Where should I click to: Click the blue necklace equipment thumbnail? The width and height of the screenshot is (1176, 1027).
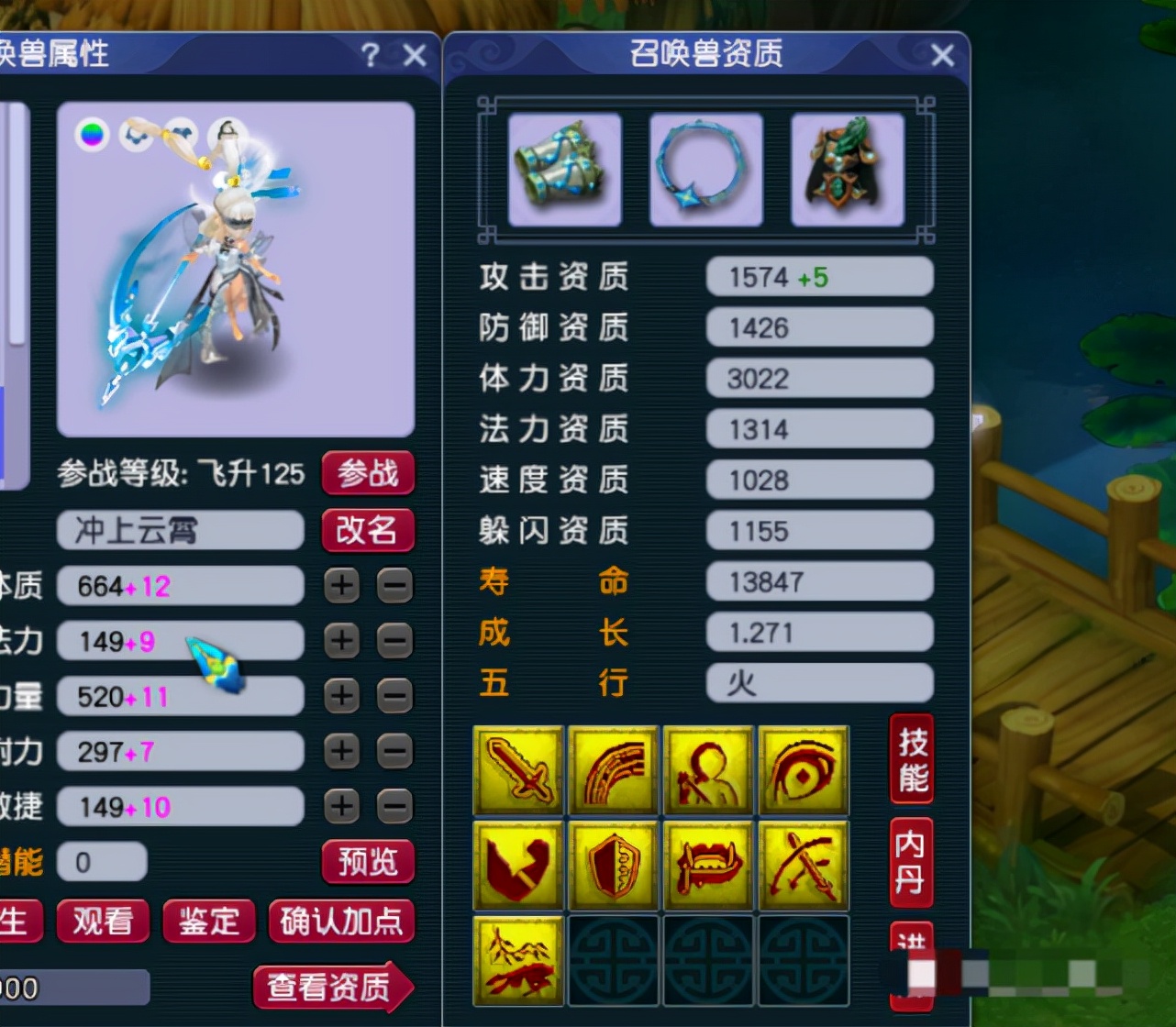click(x=705, y=170)
